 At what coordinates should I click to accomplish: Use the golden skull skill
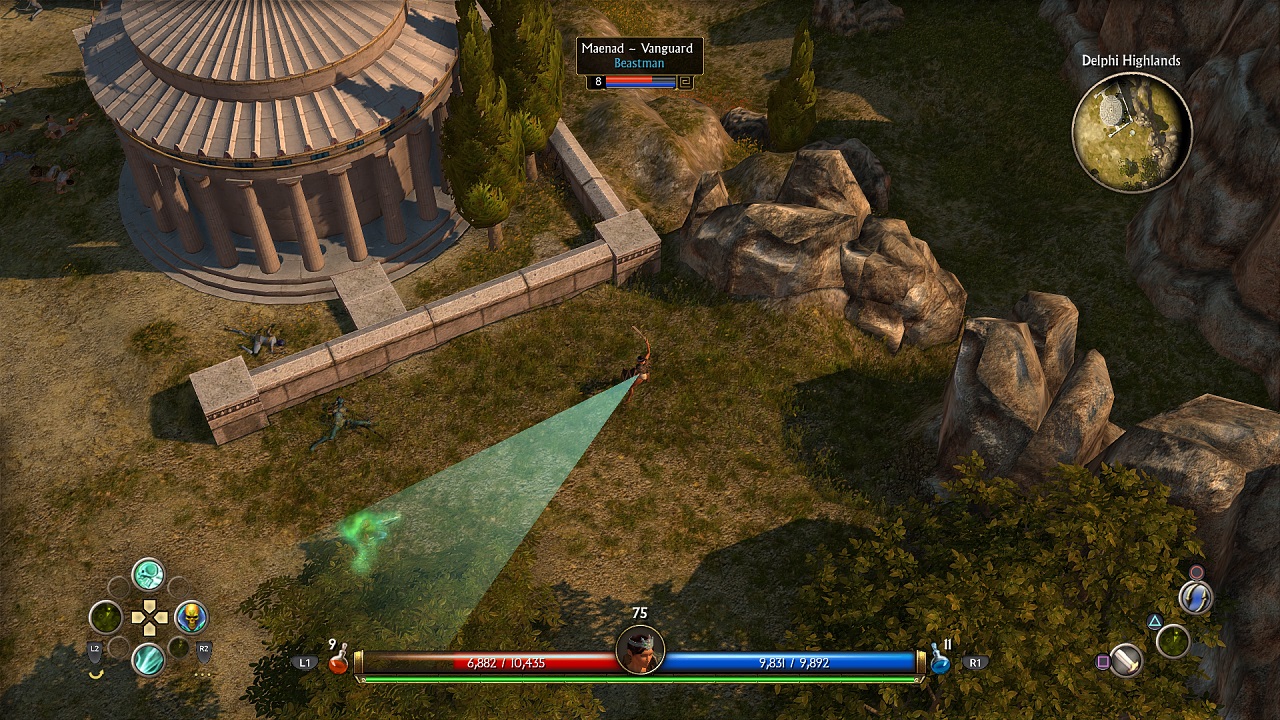tap(190, 617)
